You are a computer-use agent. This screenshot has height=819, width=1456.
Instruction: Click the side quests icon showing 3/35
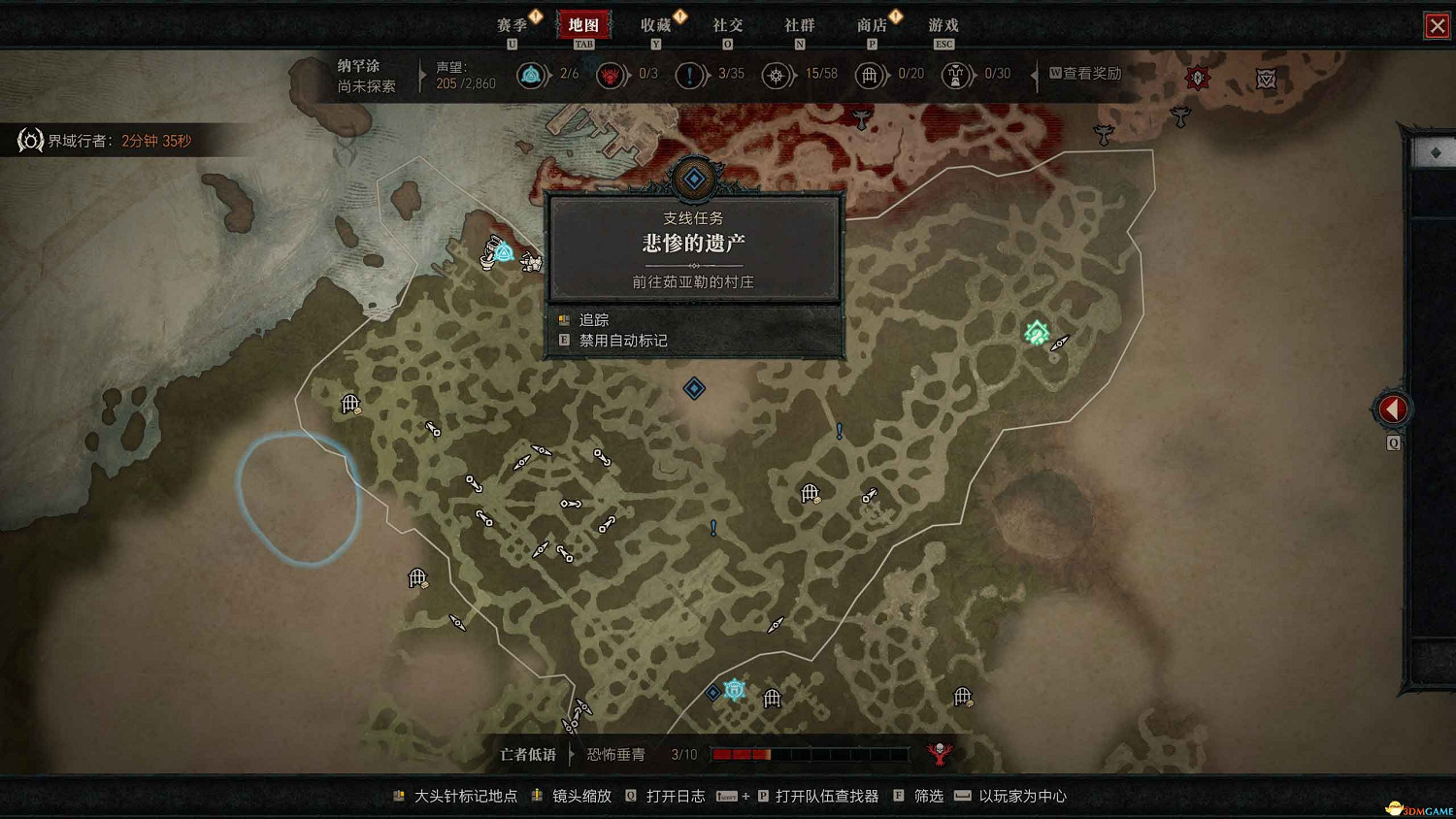(691, 75)
